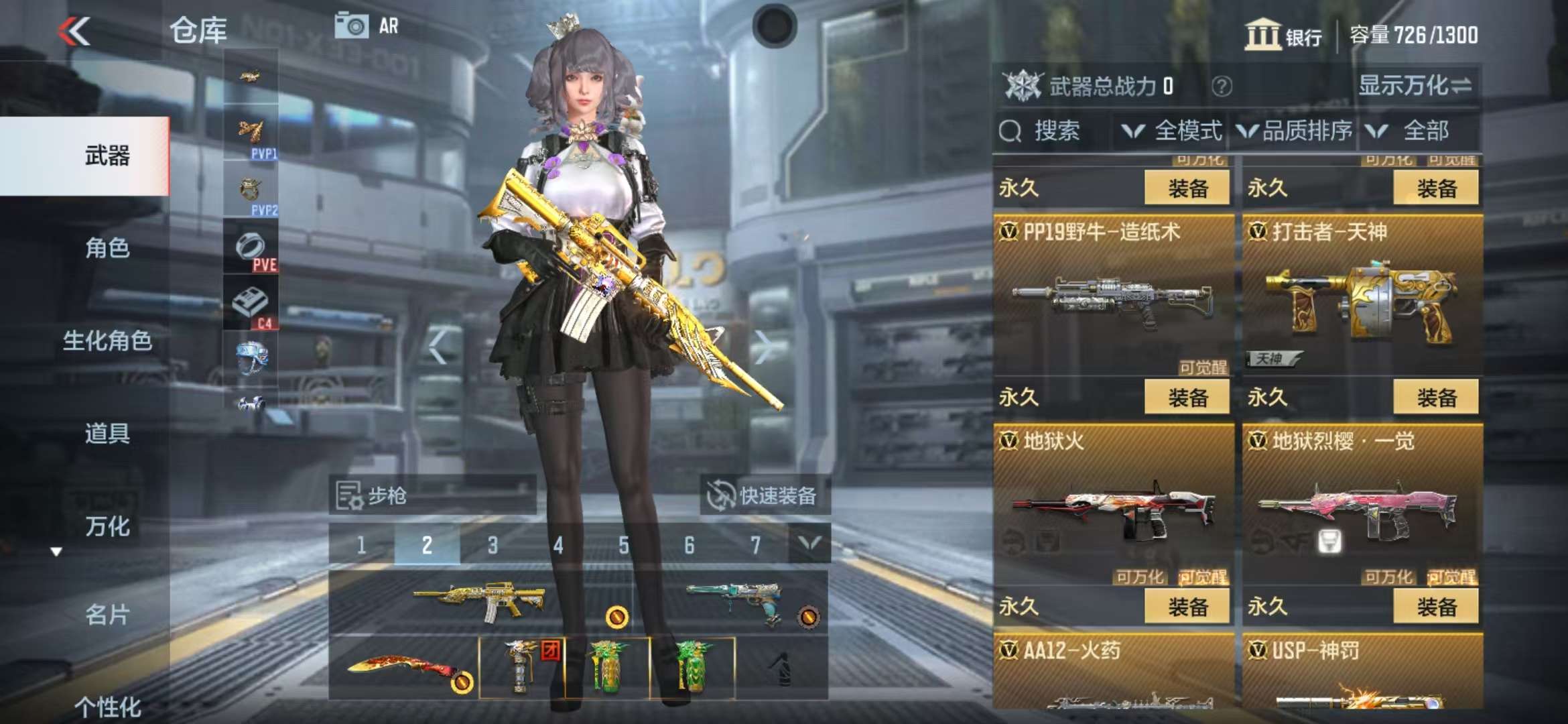Open the 名片 tab

107,614
